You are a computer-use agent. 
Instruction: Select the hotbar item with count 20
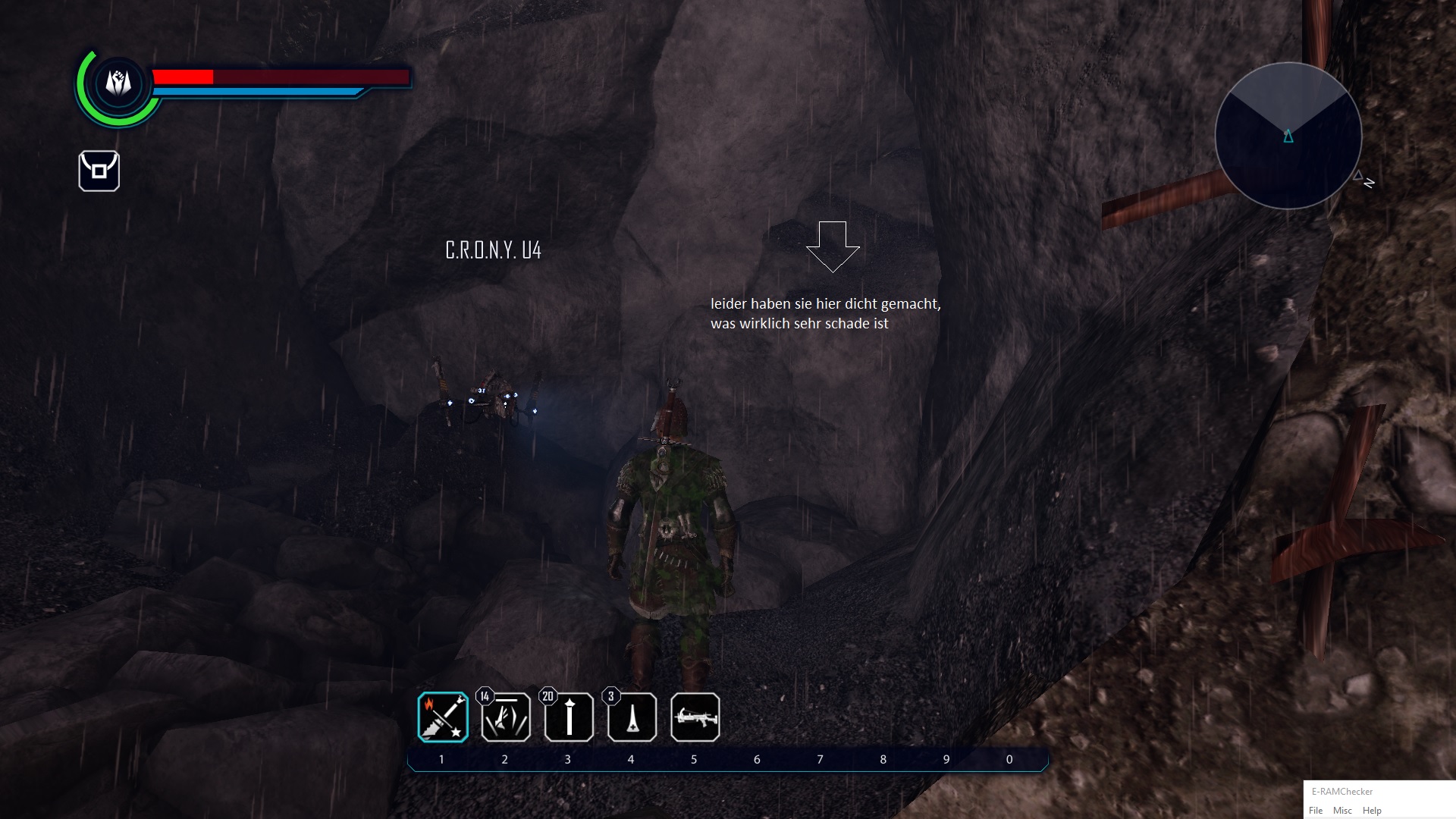(569, 717)
